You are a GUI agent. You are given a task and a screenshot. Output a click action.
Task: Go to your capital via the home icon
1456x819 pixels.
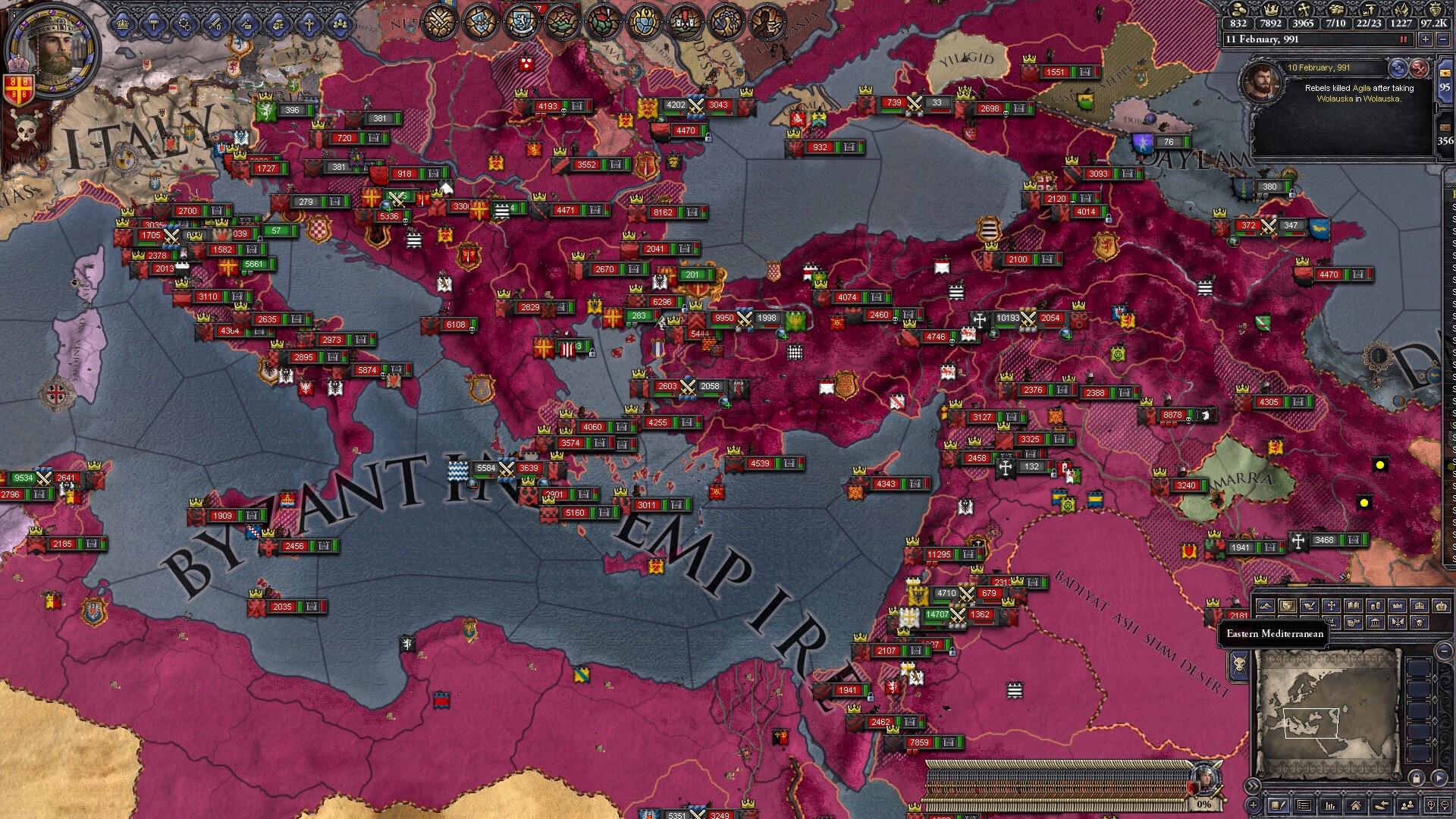[1356, 806]
